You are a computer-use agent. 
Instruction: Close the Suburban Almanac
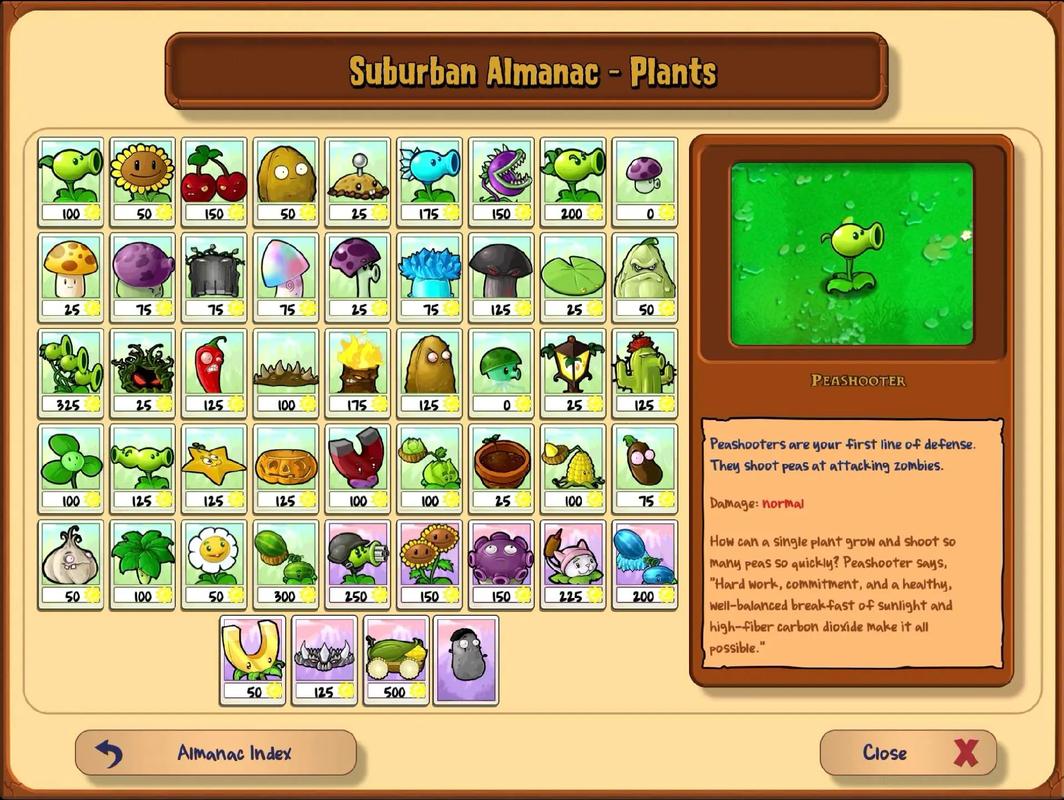click(x=908, y=753)
